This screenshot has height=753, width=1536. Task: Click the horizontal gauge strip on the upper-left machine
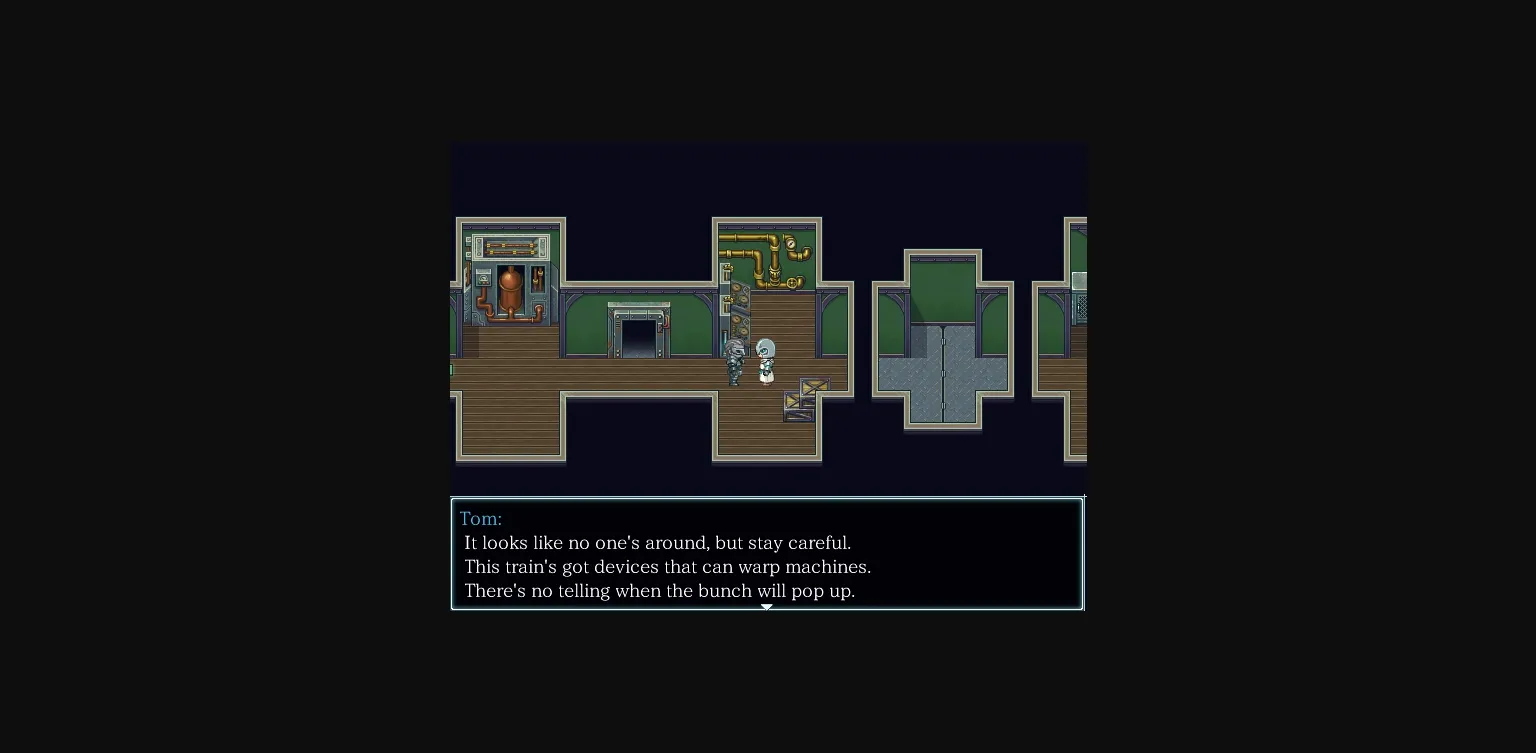coord(510,247)
